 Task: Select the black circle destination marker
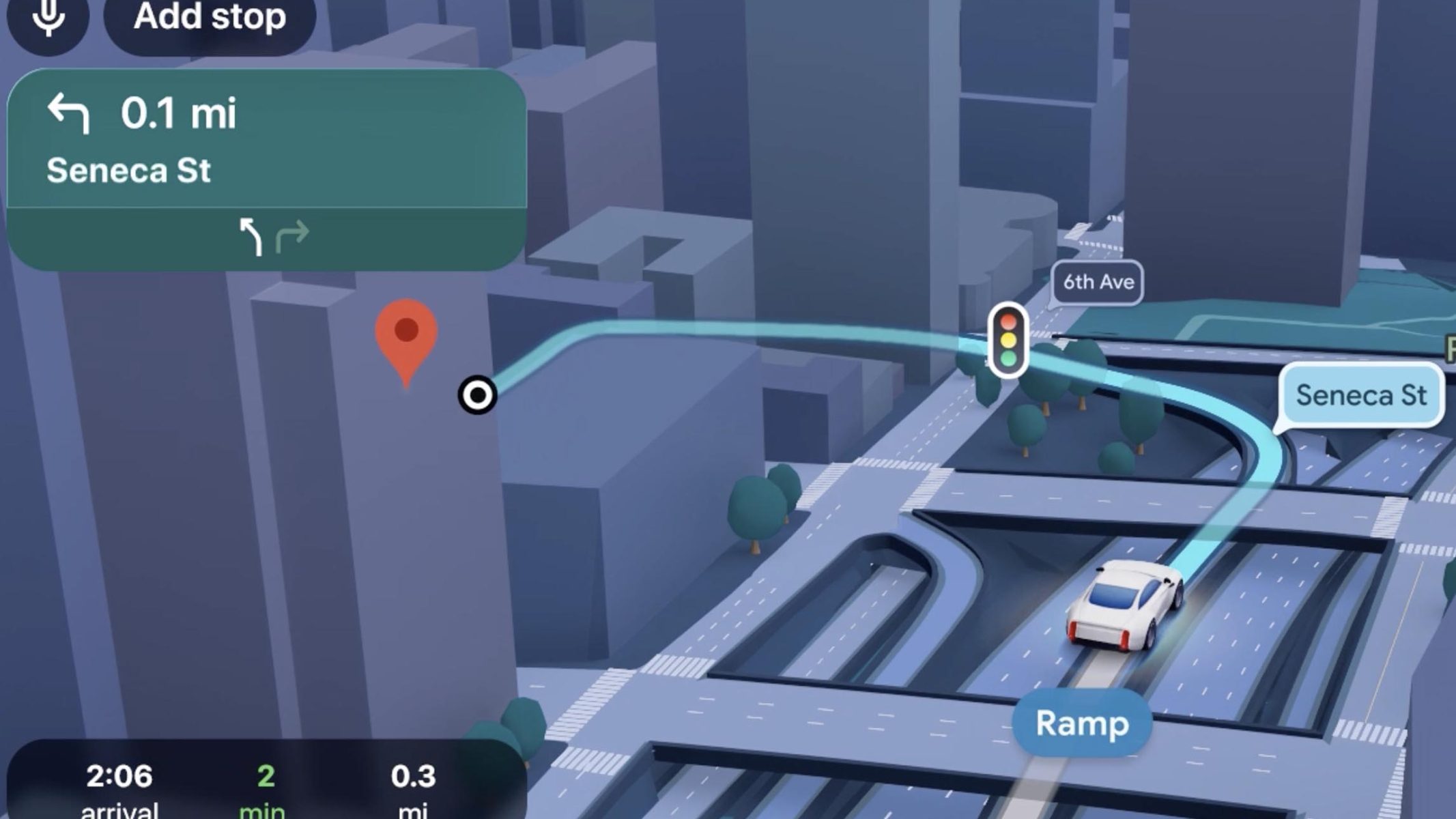coord(478,394)
